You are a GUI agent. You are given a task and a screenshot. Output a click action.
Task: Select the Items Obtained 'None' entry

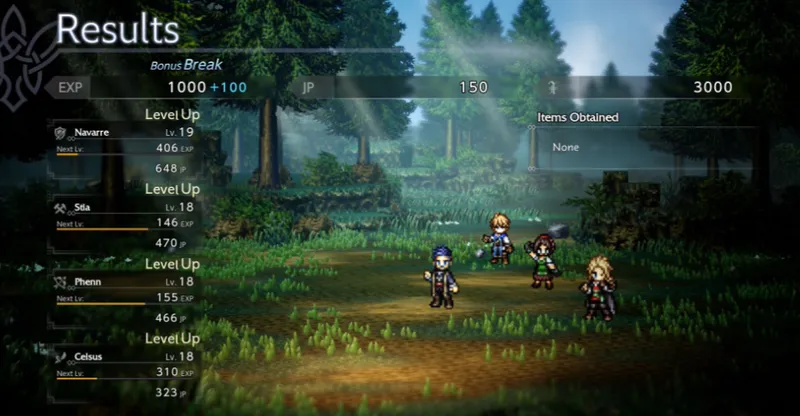point(566,147)
